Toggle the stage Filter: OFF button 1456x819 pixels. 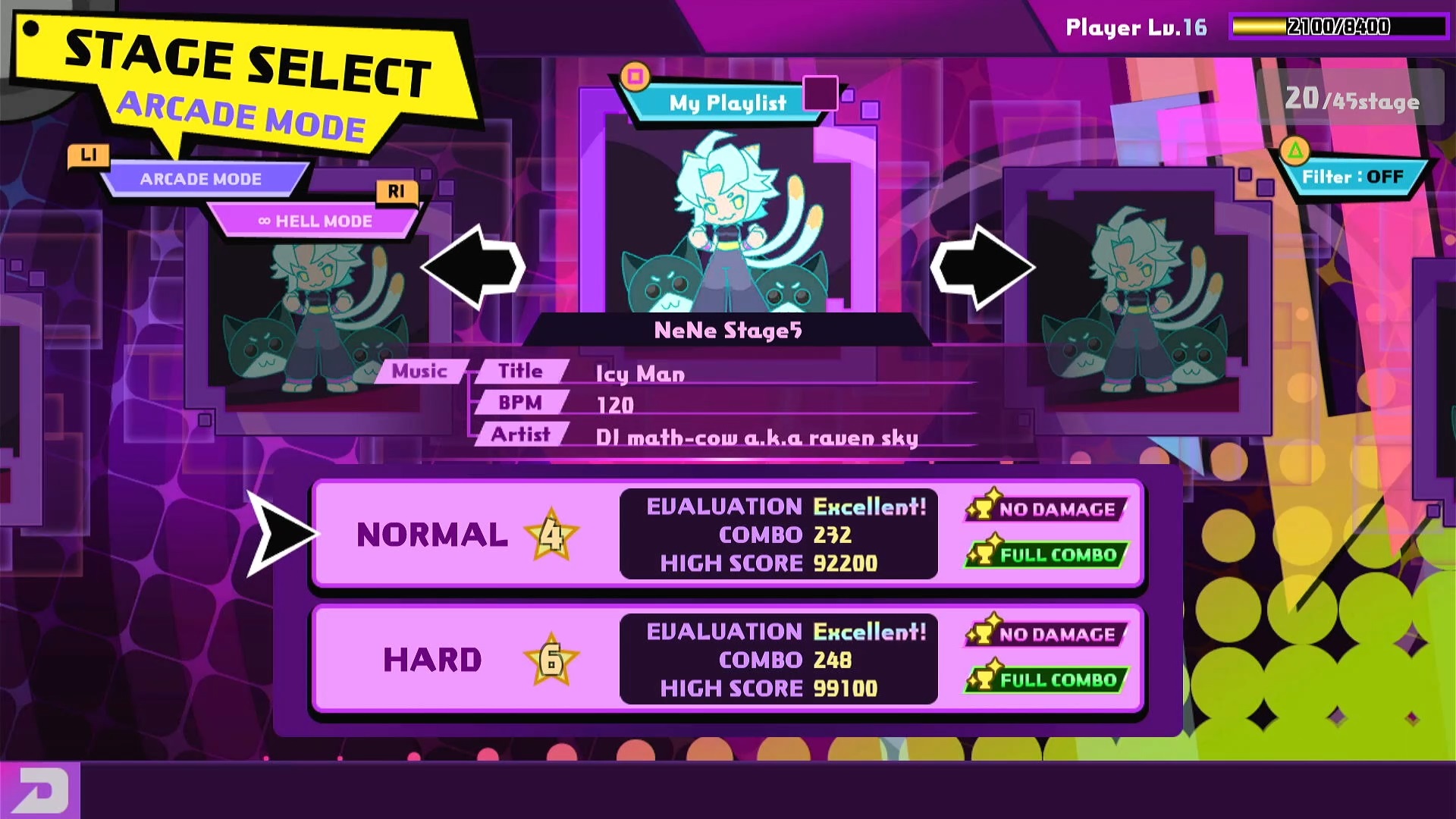(x=1352, y=177)
